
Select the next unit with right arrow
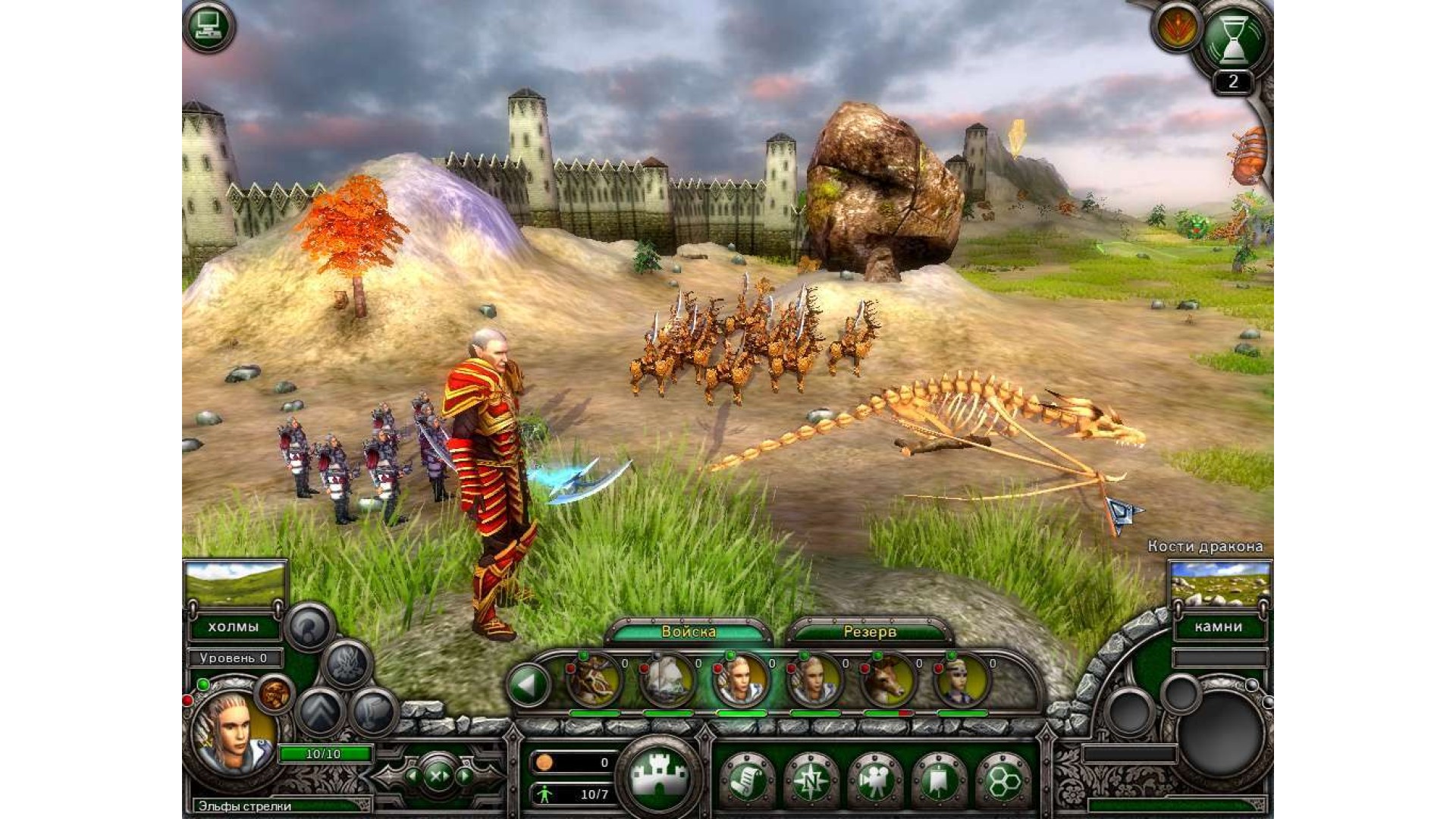tap(464, 776)
